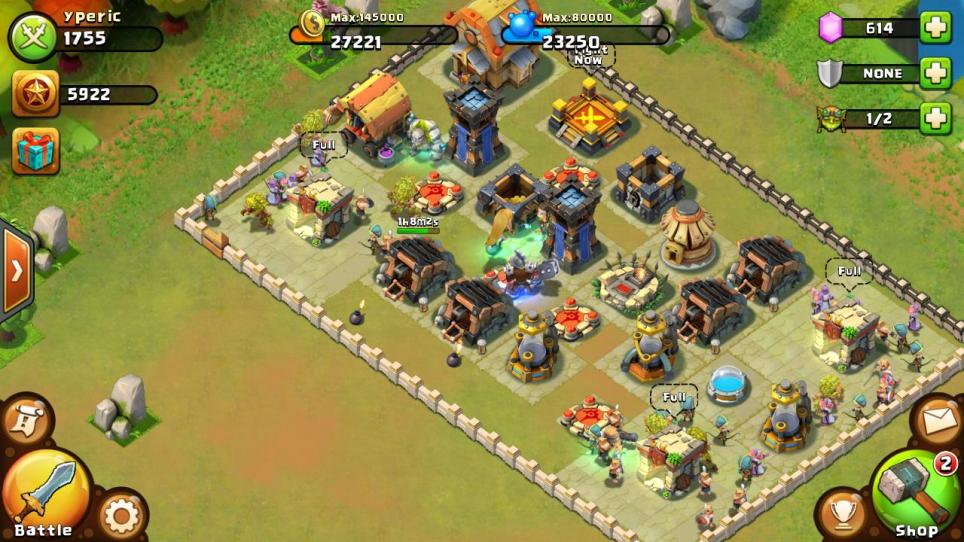This screenshot has width=964, height=542.
Task: Open the Shop hammer menu
Action: (915, 491)
